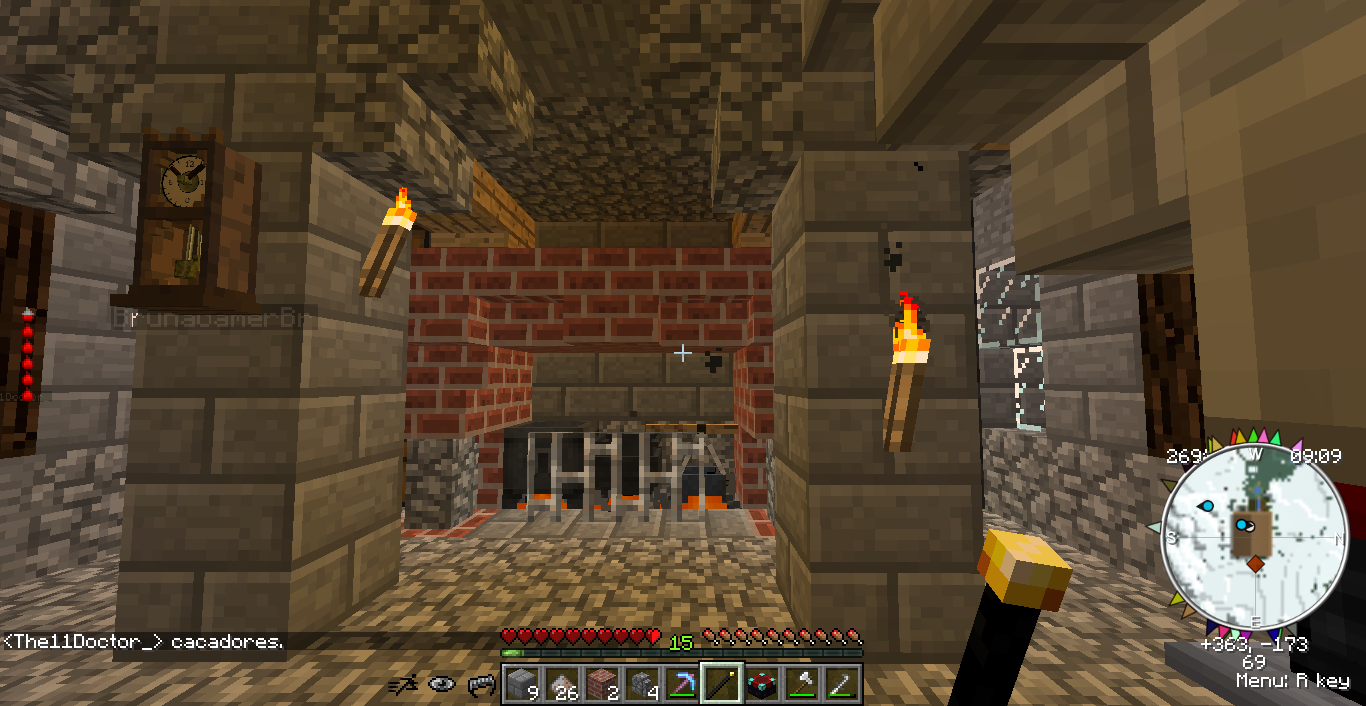The height and width of the screenshot is (706, 1366).
Task: Select the slot with 26 items
Action: click(560, 684)
